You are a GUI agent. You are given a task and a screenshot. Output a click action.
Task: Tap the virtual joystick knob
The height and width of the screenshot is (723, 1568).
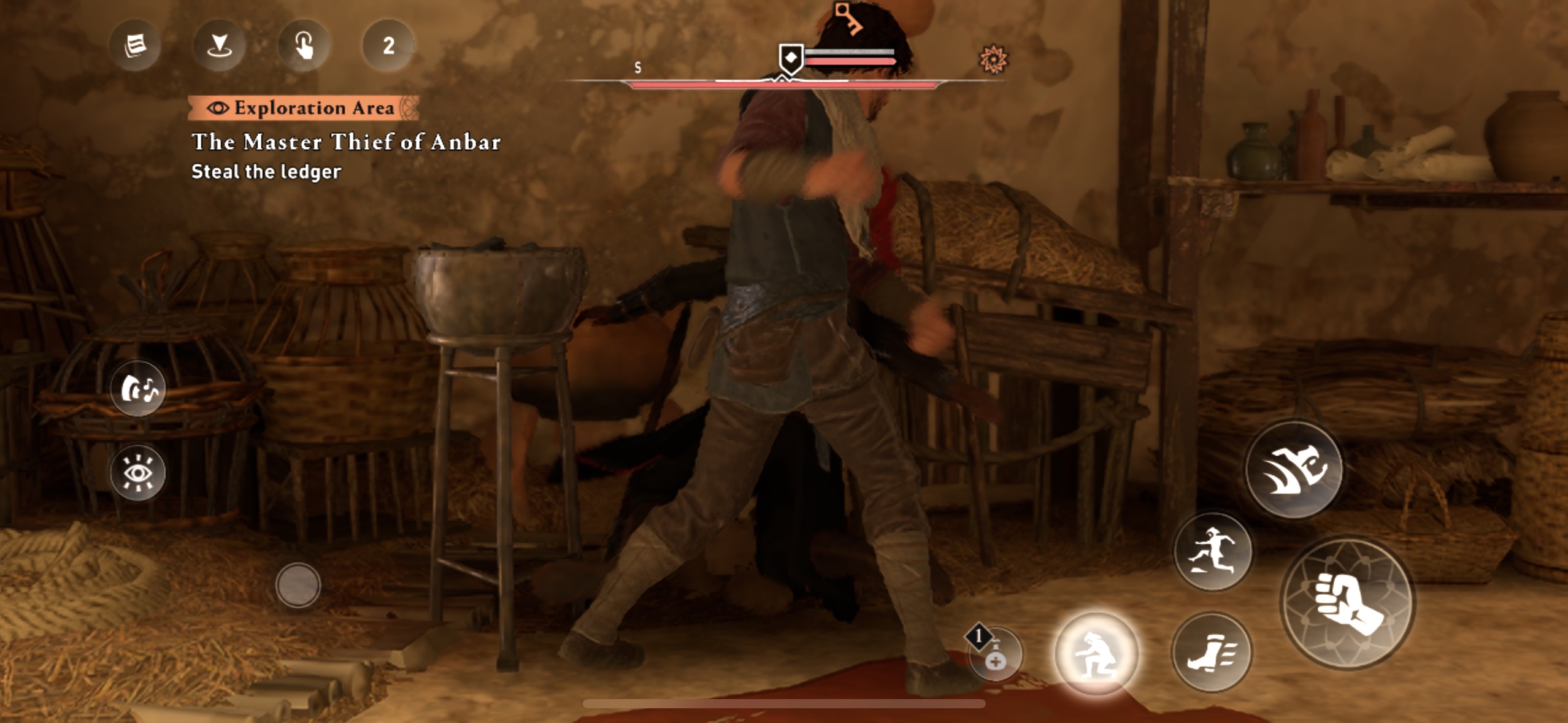click(298, 585)
